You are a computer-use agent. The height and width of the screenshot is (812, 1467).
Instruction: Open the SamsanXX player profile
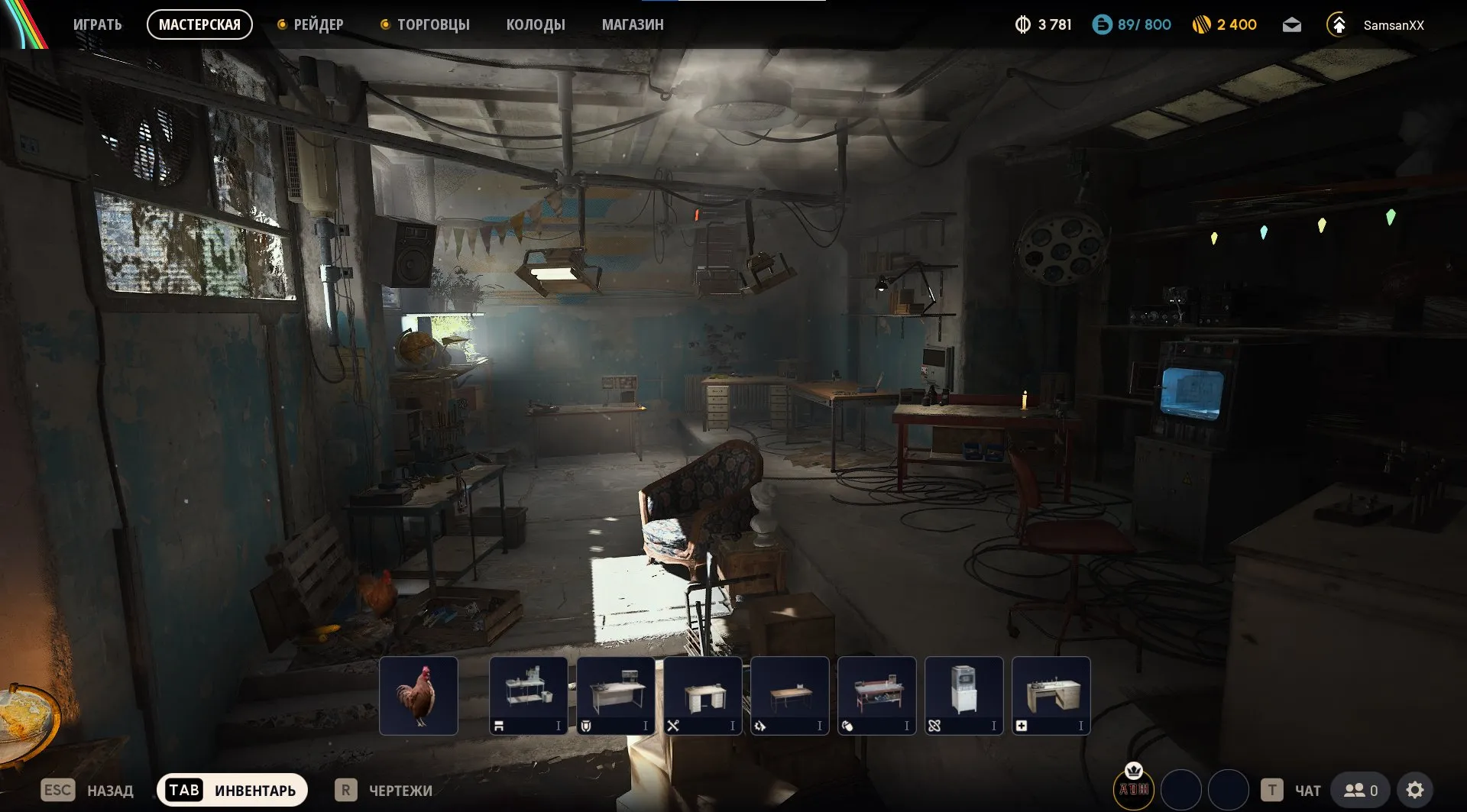pyautogui.click(x=1393, y=25)
